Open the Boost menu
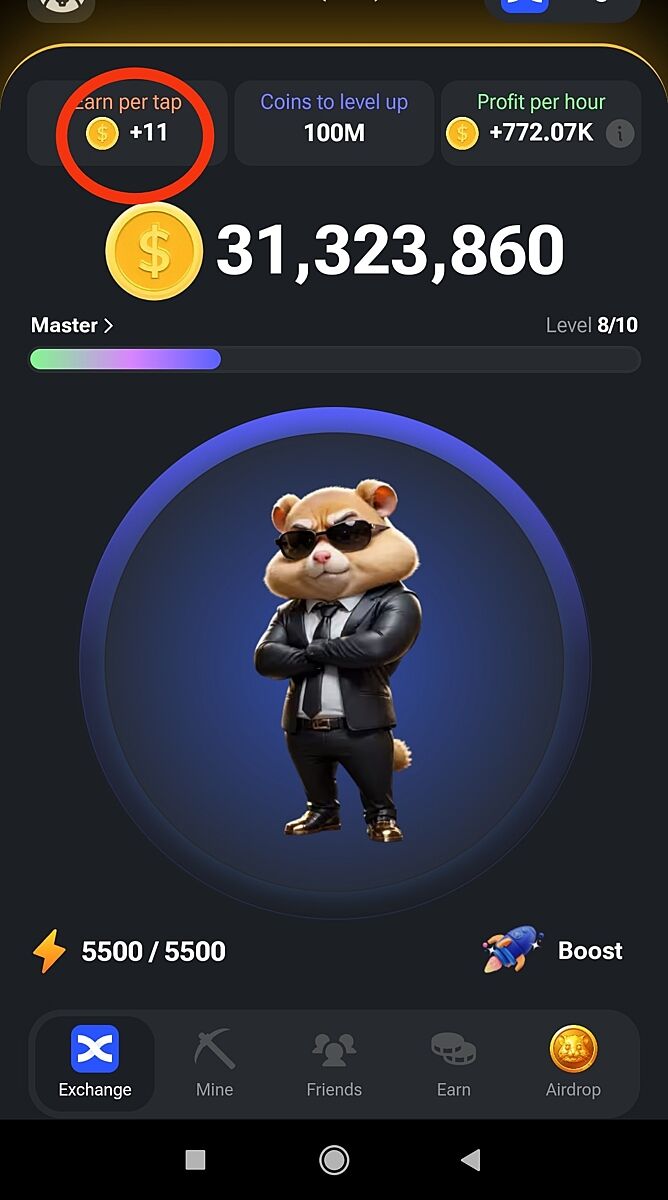Image resolution: width=668 pixels, height=1200 pixels. tap(554, 951)
